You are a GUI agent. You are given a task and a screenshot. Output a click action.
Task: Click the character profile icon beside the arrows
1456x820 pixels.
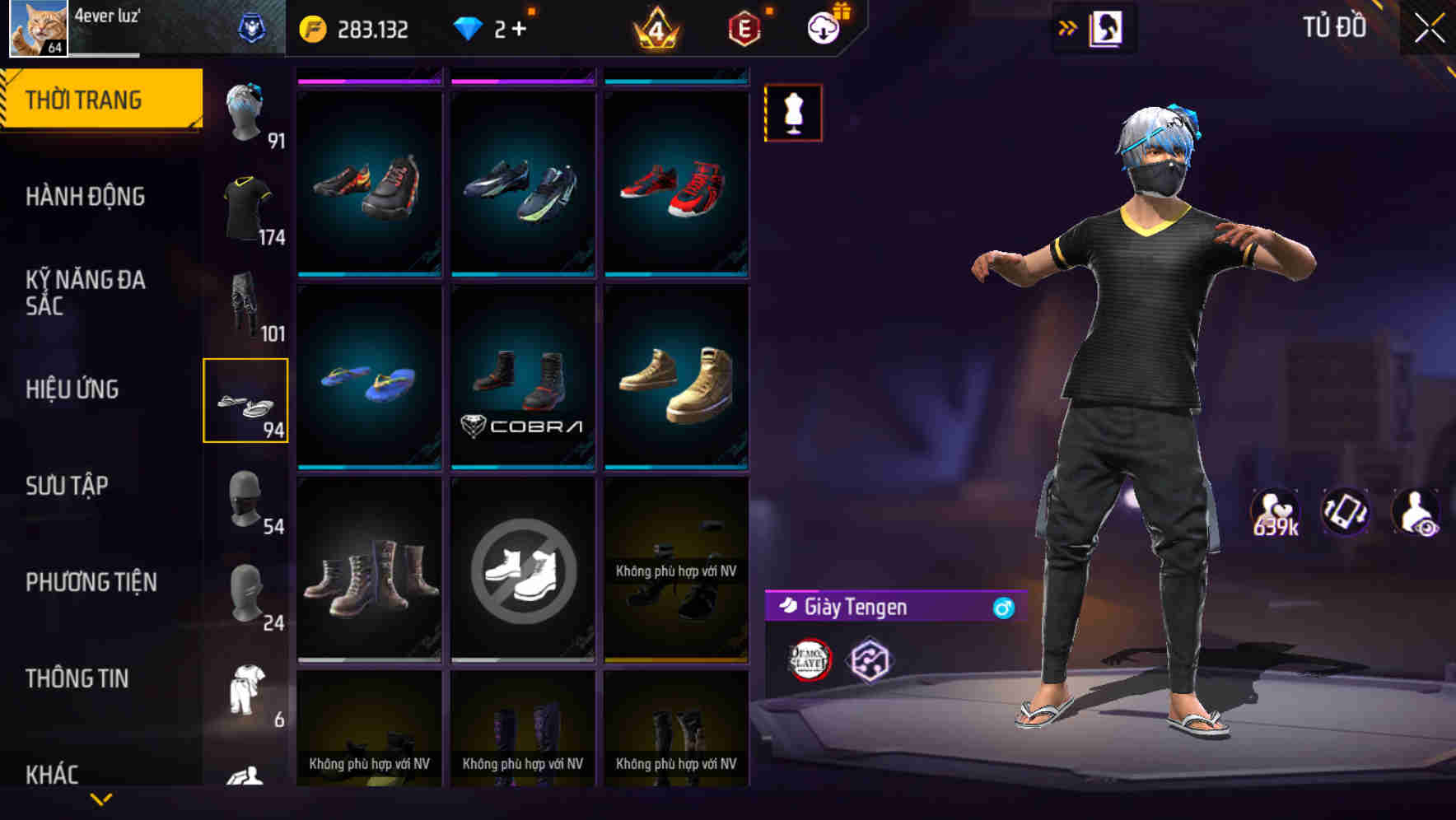(1108, 27)
